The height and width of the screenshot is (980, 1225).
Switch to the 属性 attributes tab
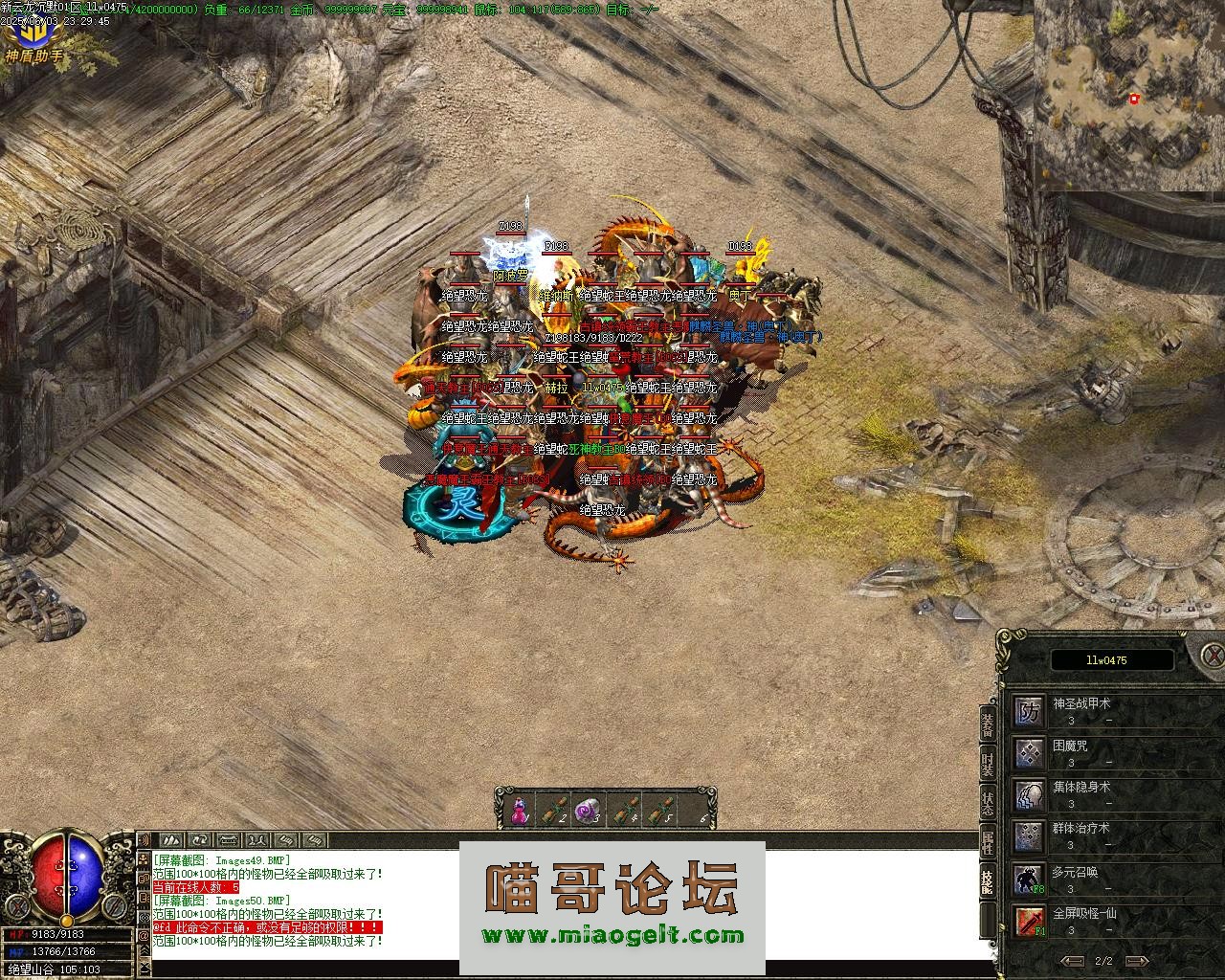987,842
